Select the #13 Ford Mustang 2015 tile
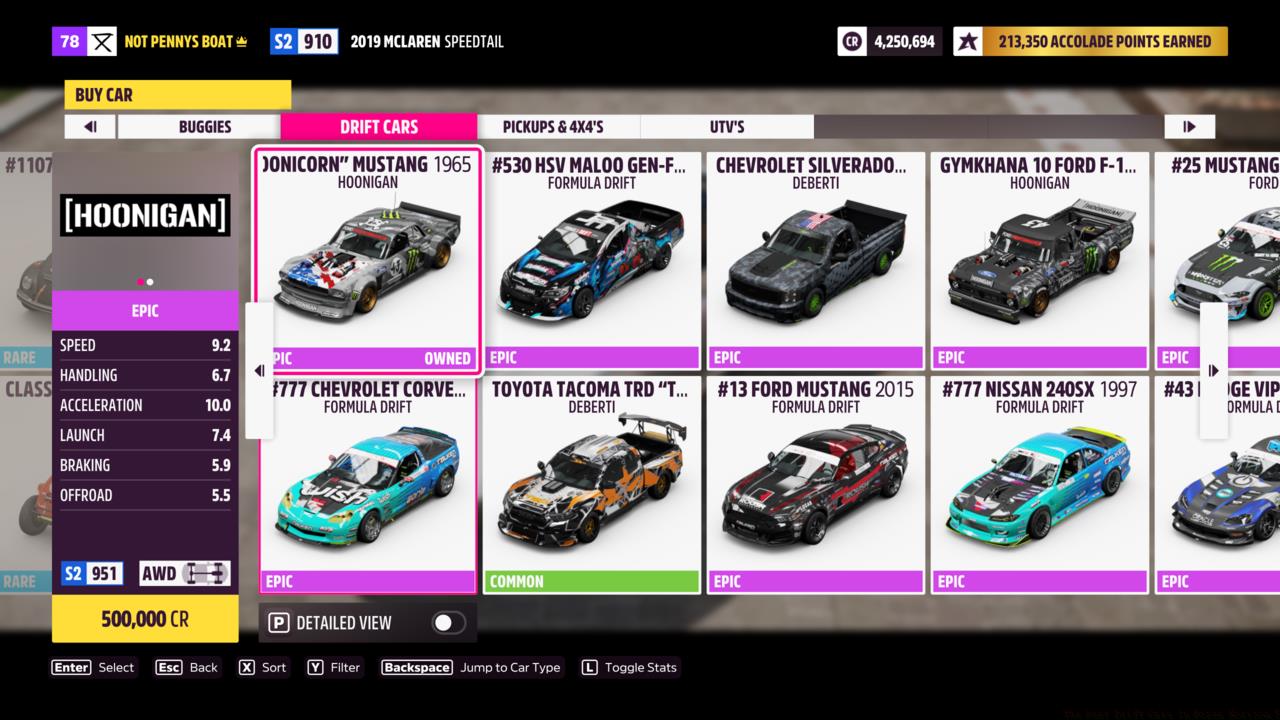Viewport: 1280px width, 720px height. pos(816,485)
